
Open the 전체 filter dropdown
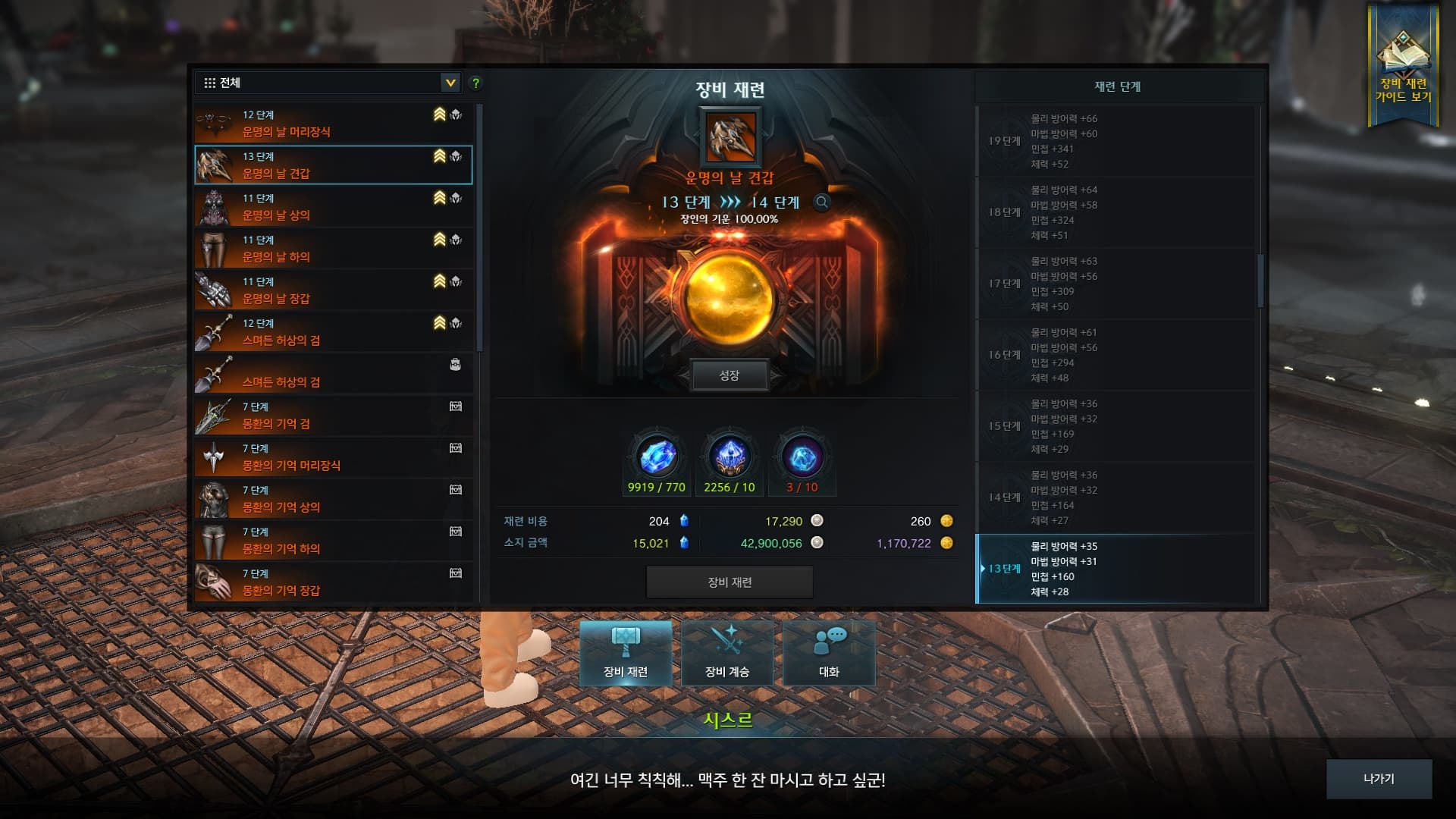click(x=449, y=83)
